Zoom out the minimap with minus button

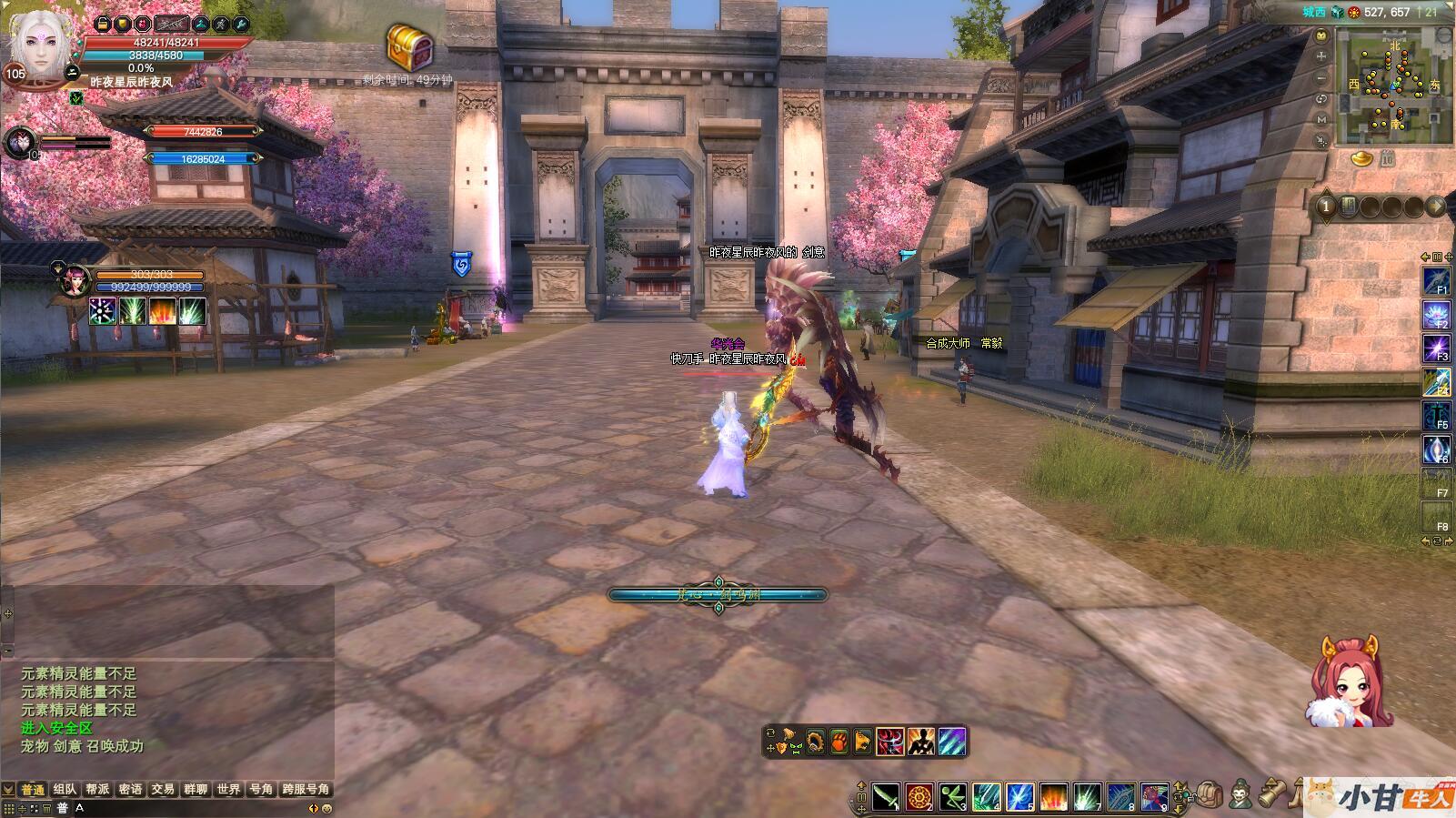click(x=1321, y=78)
